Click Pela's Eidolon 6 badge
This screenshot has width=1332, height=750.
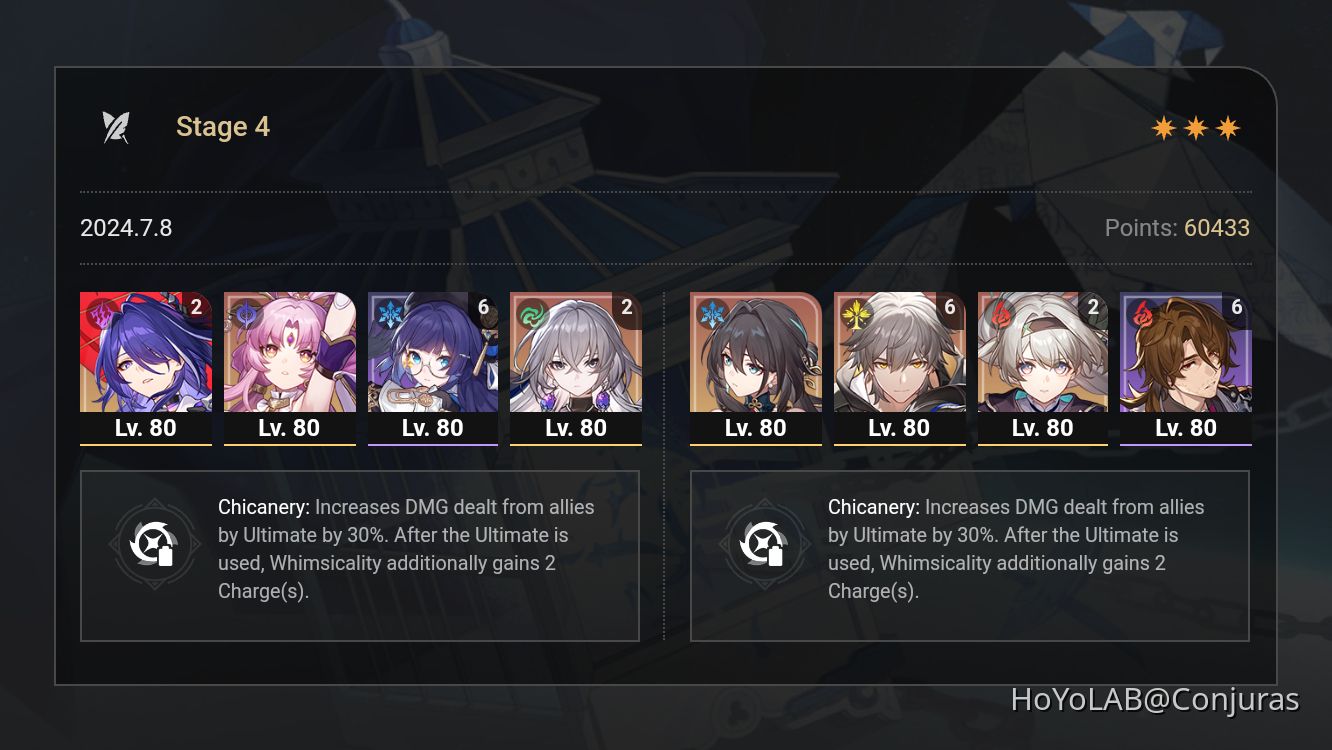(483, 308)
